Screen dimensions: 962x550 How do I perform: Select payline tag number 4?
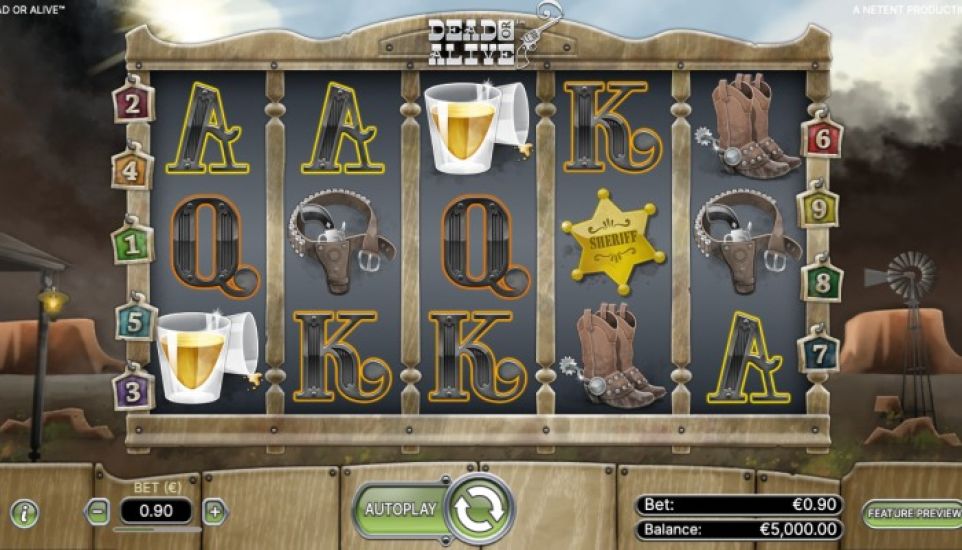pyautogui.click(x=132, y=169)
